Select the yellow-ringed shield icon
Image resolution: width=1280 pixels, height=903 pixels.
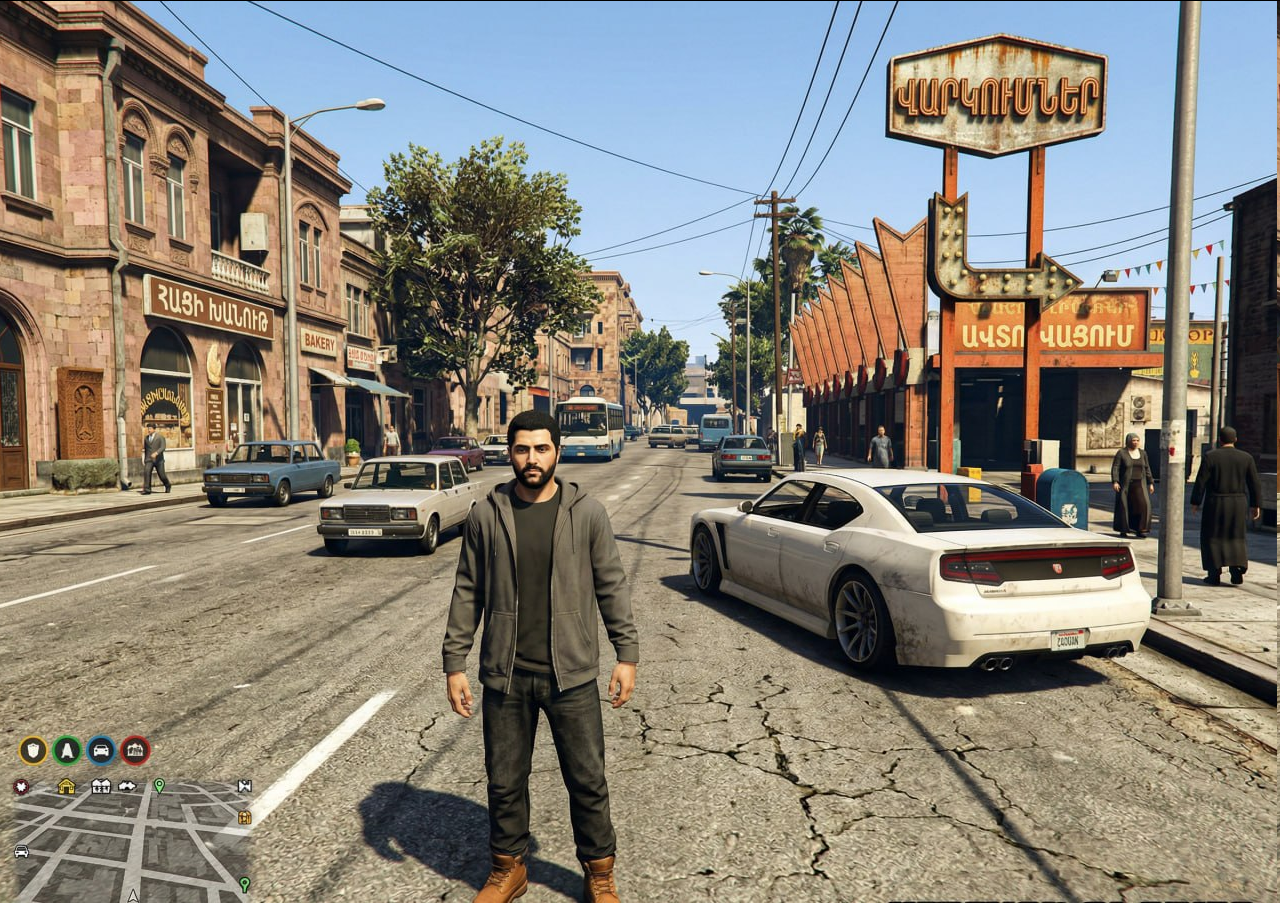point(33,750)
